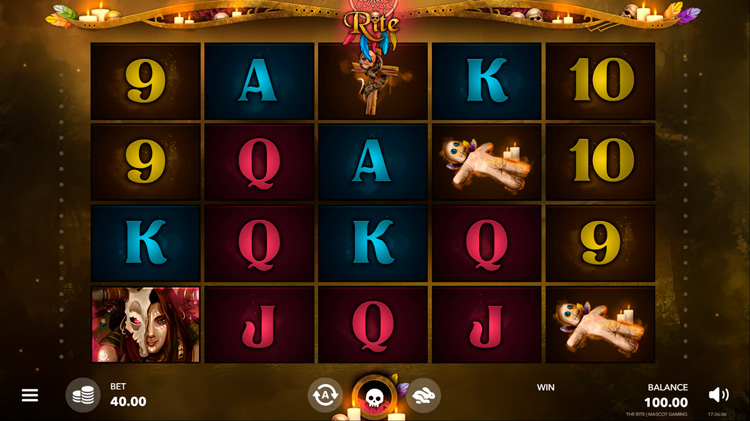Toggle turbo mode with the rabbit button
Screen dimensions: 750x421
click(x=423, y=395)
